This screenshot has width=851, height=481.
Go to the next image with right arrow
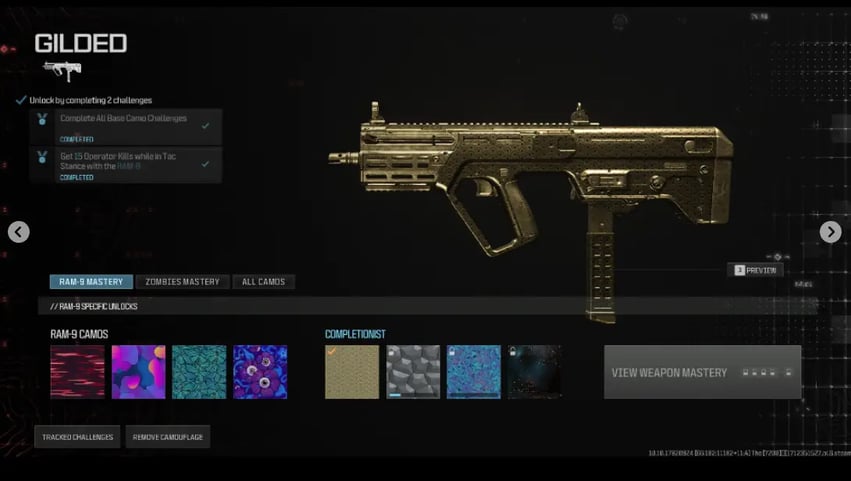pos(830,232)
